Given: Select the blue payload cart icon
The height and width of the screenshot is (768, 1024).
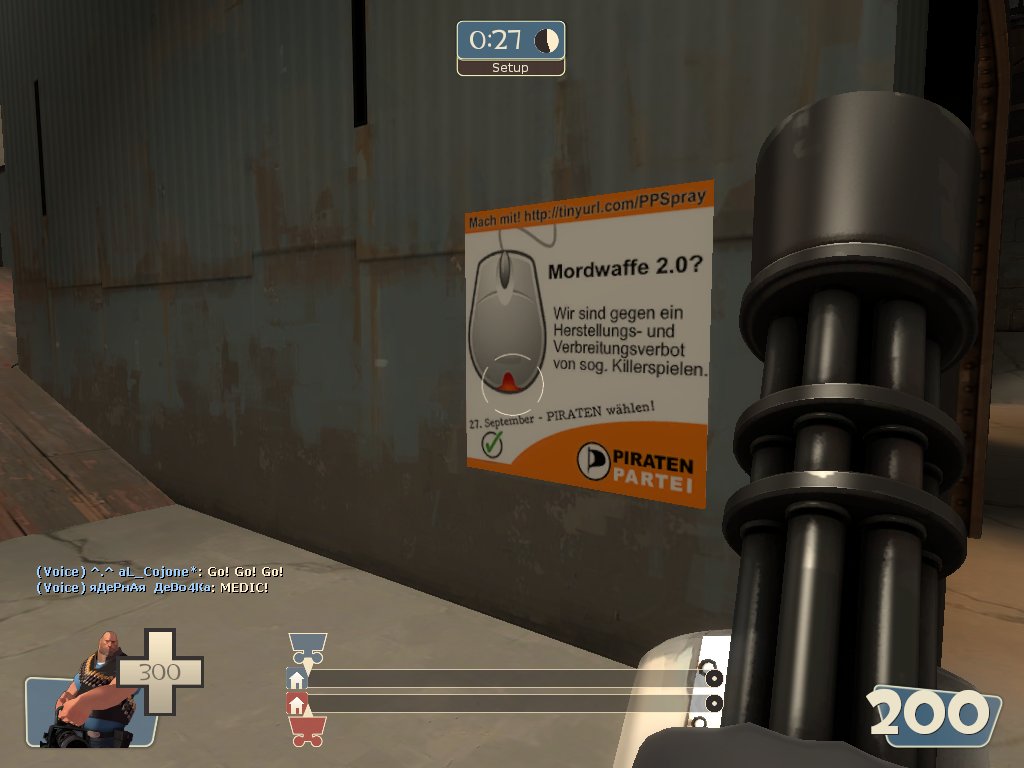Looking at the screenshot, I should point(307,649).
